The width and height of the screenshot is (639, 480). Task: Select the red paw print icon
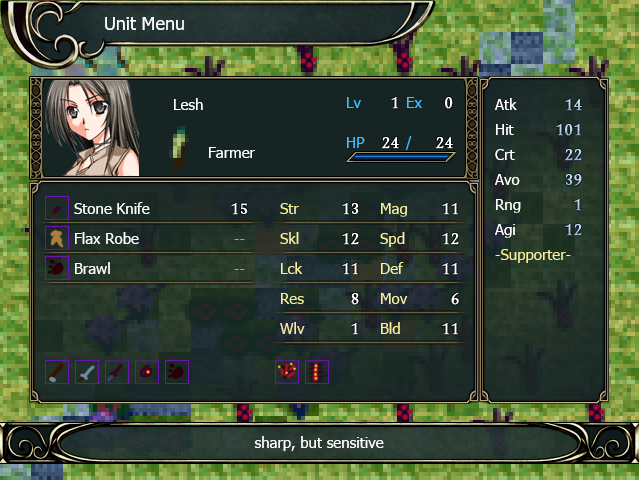[x=177, y=372]
